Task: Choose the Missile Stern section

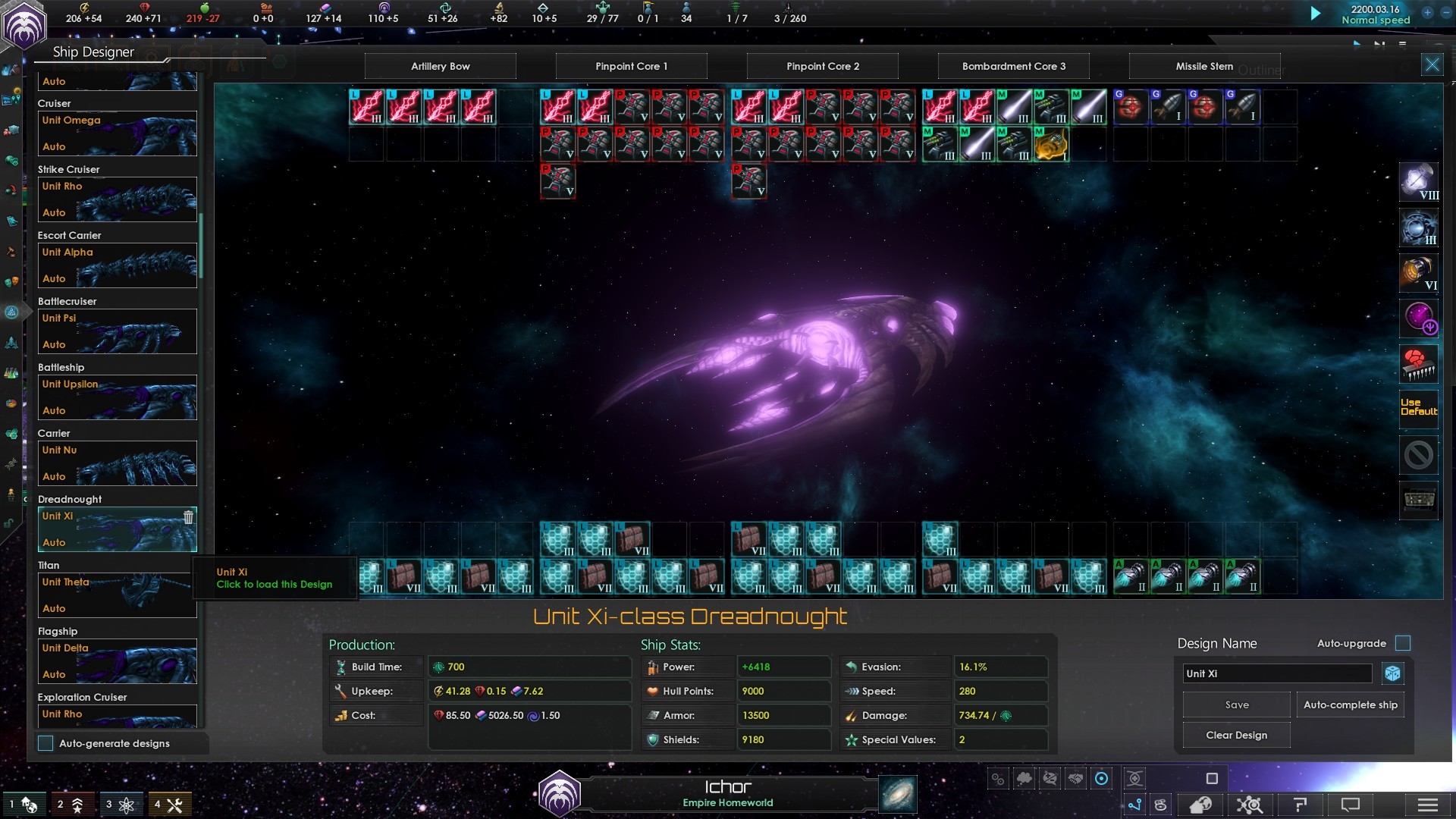Action: pos(1204,67)
